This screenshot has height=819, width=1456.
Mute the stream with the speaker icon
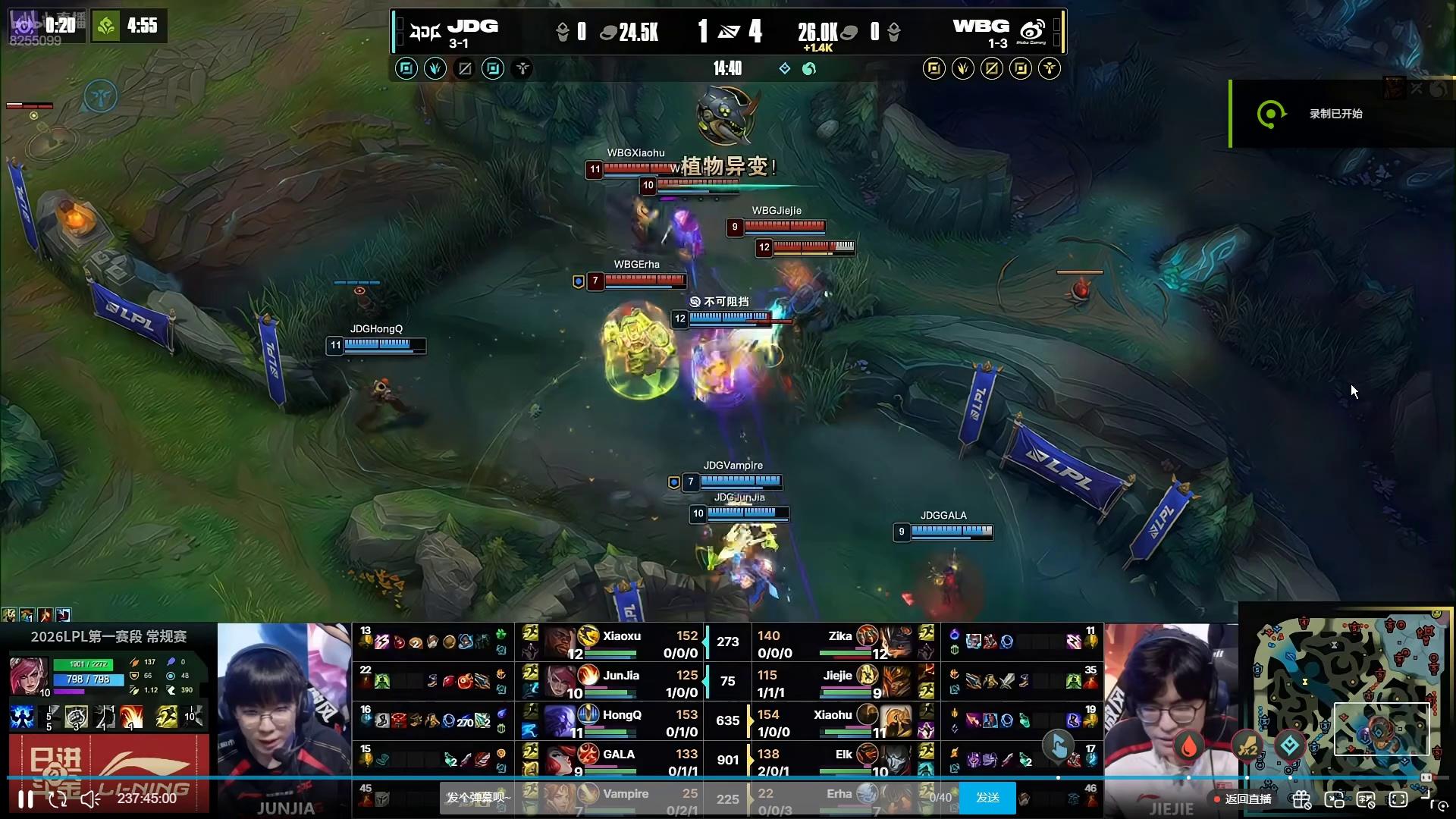(90, 799)
